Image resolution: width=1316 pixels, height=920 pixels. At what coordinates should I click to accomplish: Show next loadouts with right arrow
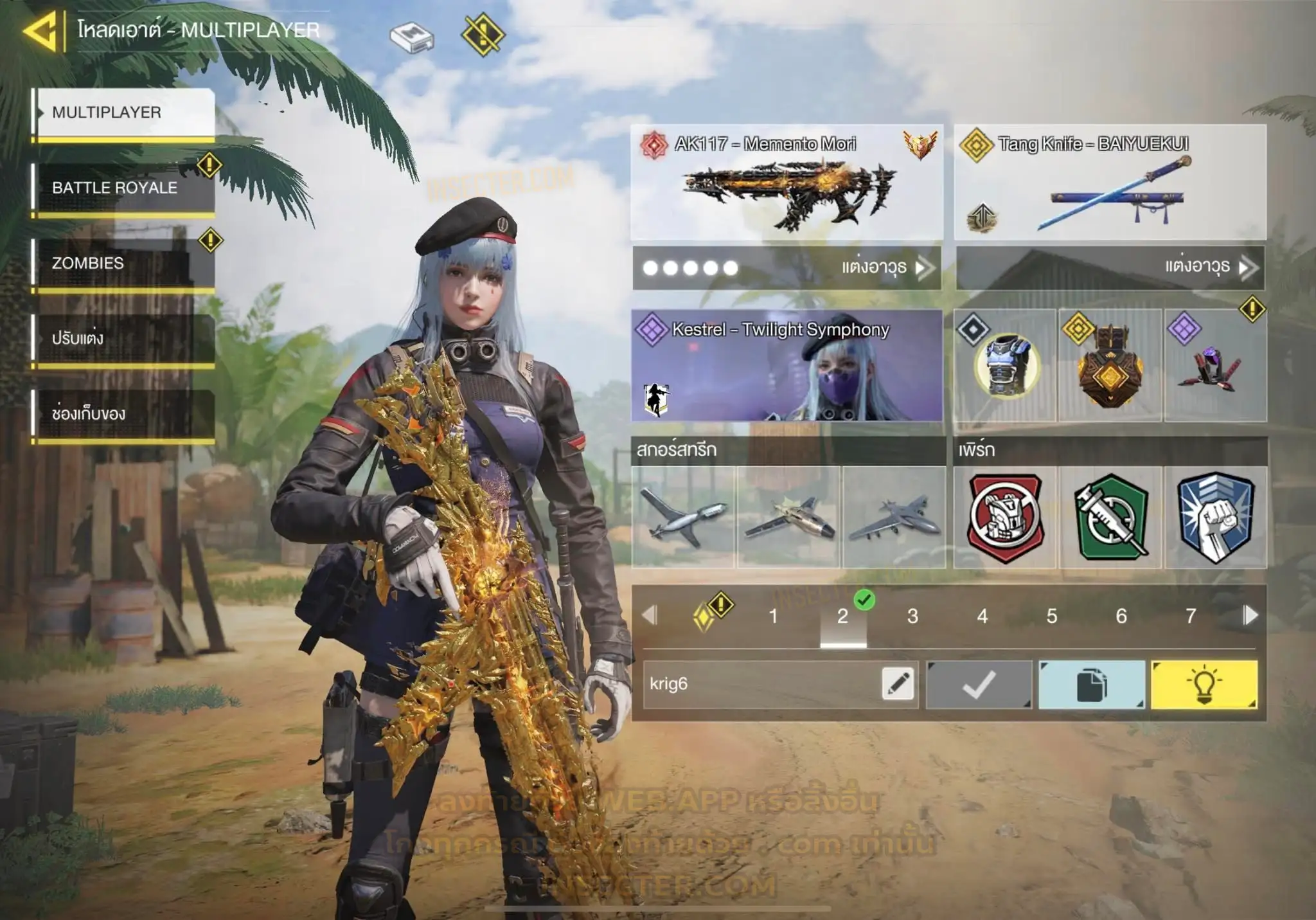[1250, 615]
